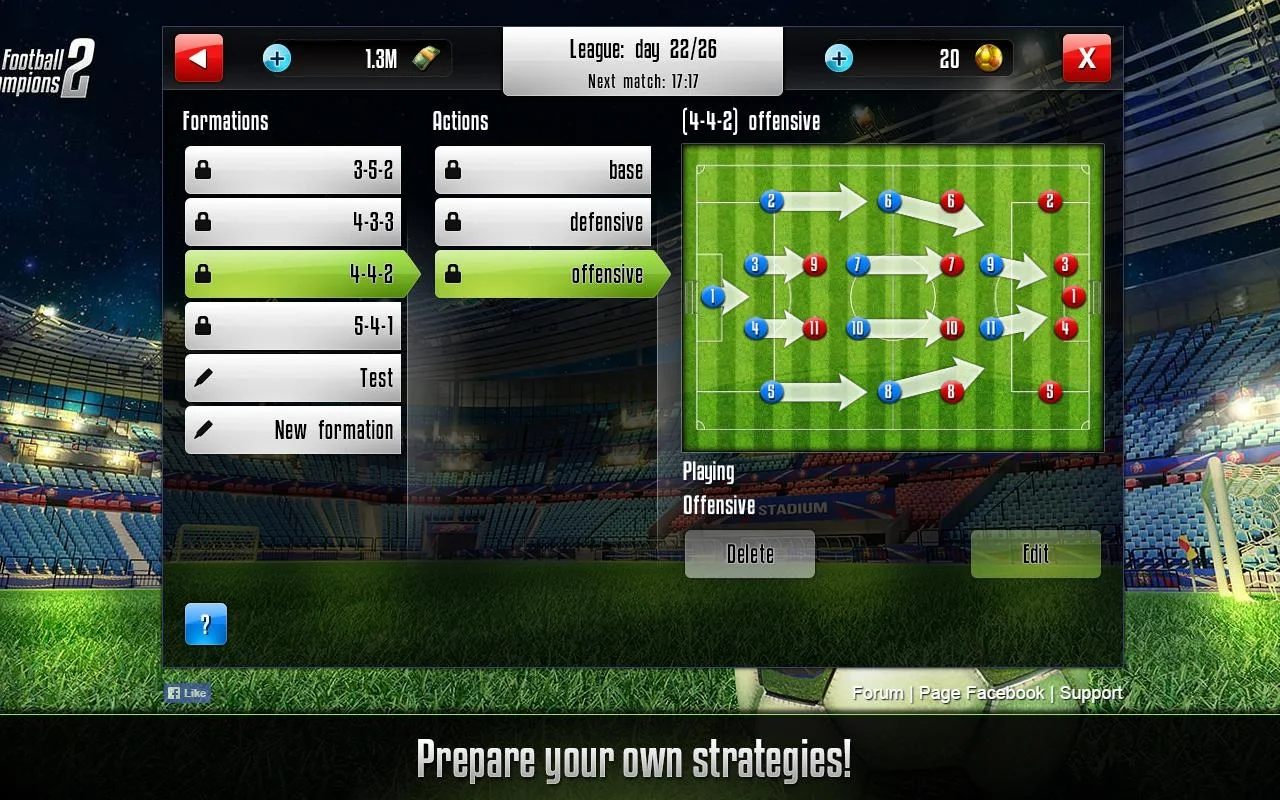Screen dimensions: 1280x800
Task: Open the Support link
Action: [1091, 693]
